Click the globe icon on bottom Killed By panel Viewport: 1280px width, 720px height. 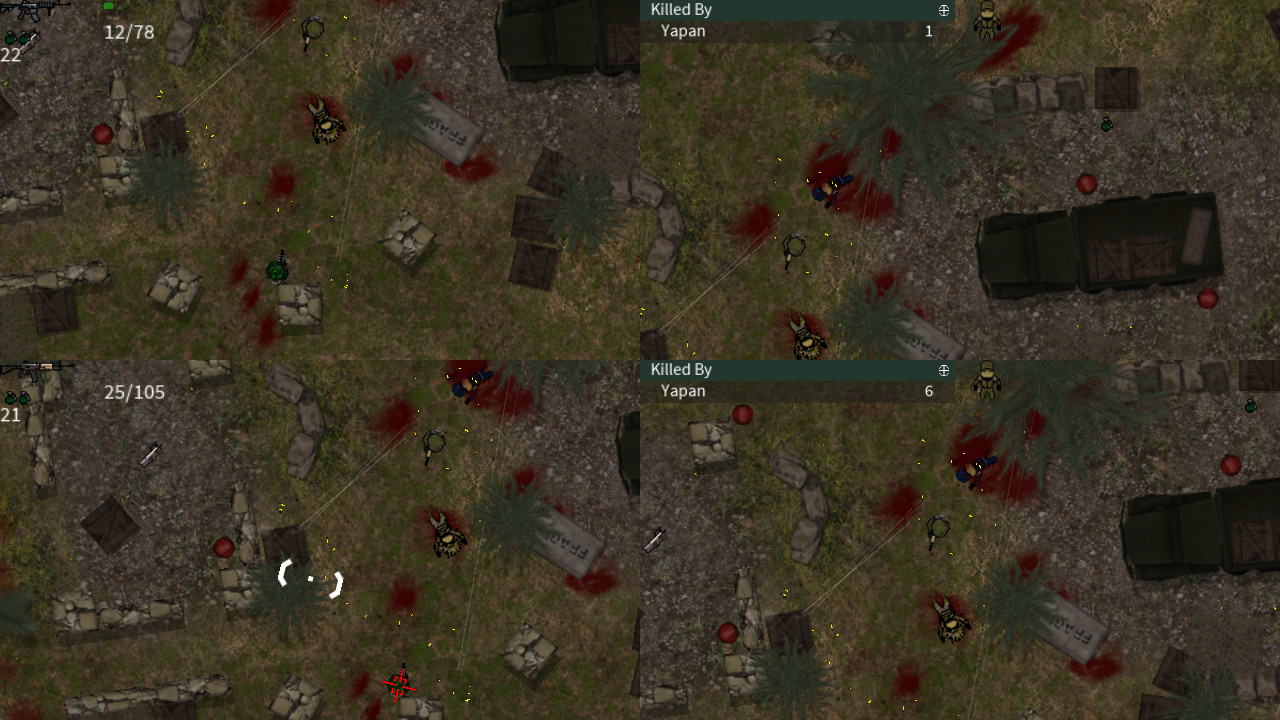click(x=942, y=370)
